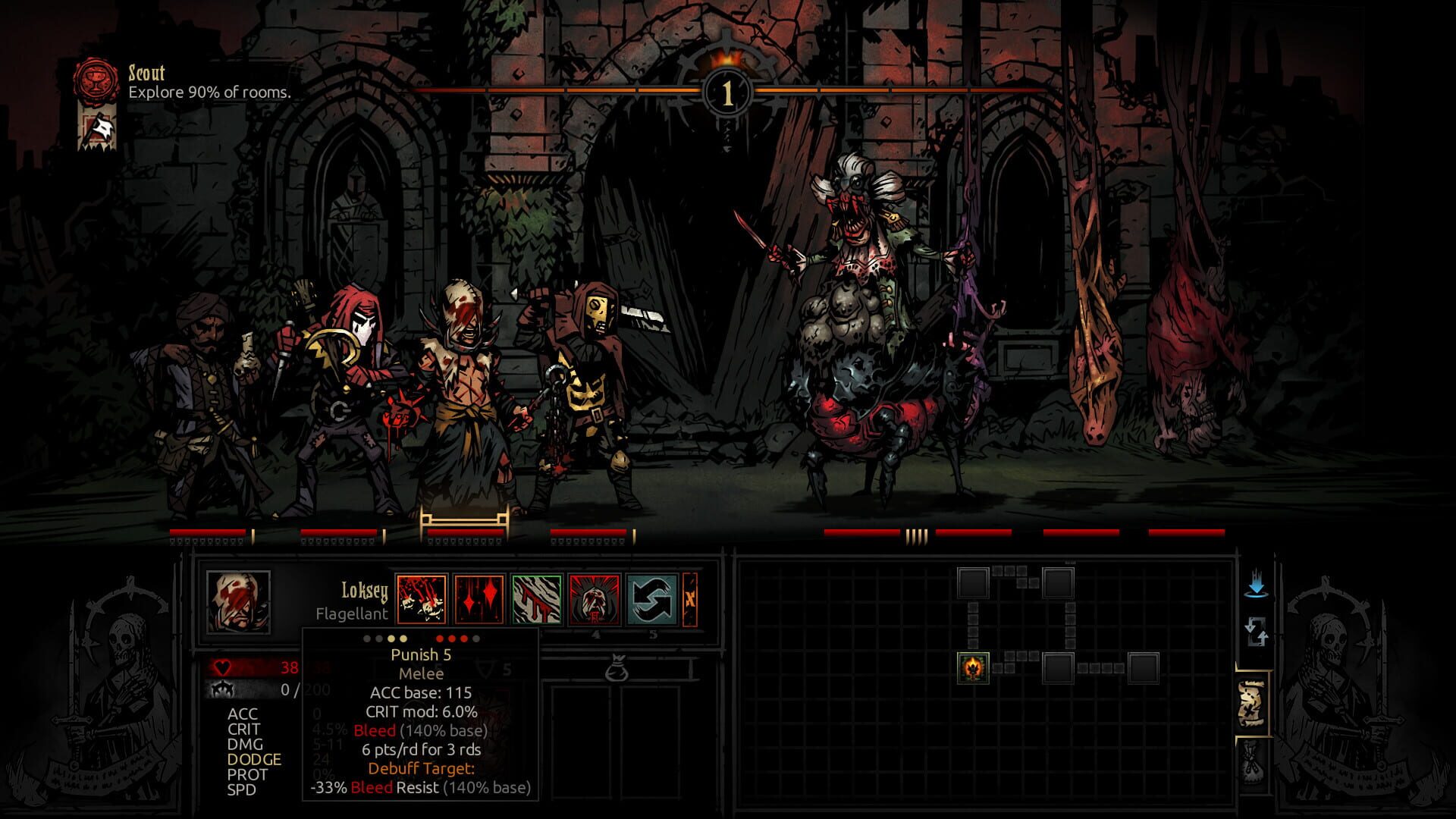Select the Rain of Sorrows skill icon
The height and width of the screenshot is (819, 1456).
(x=479, y=601)
